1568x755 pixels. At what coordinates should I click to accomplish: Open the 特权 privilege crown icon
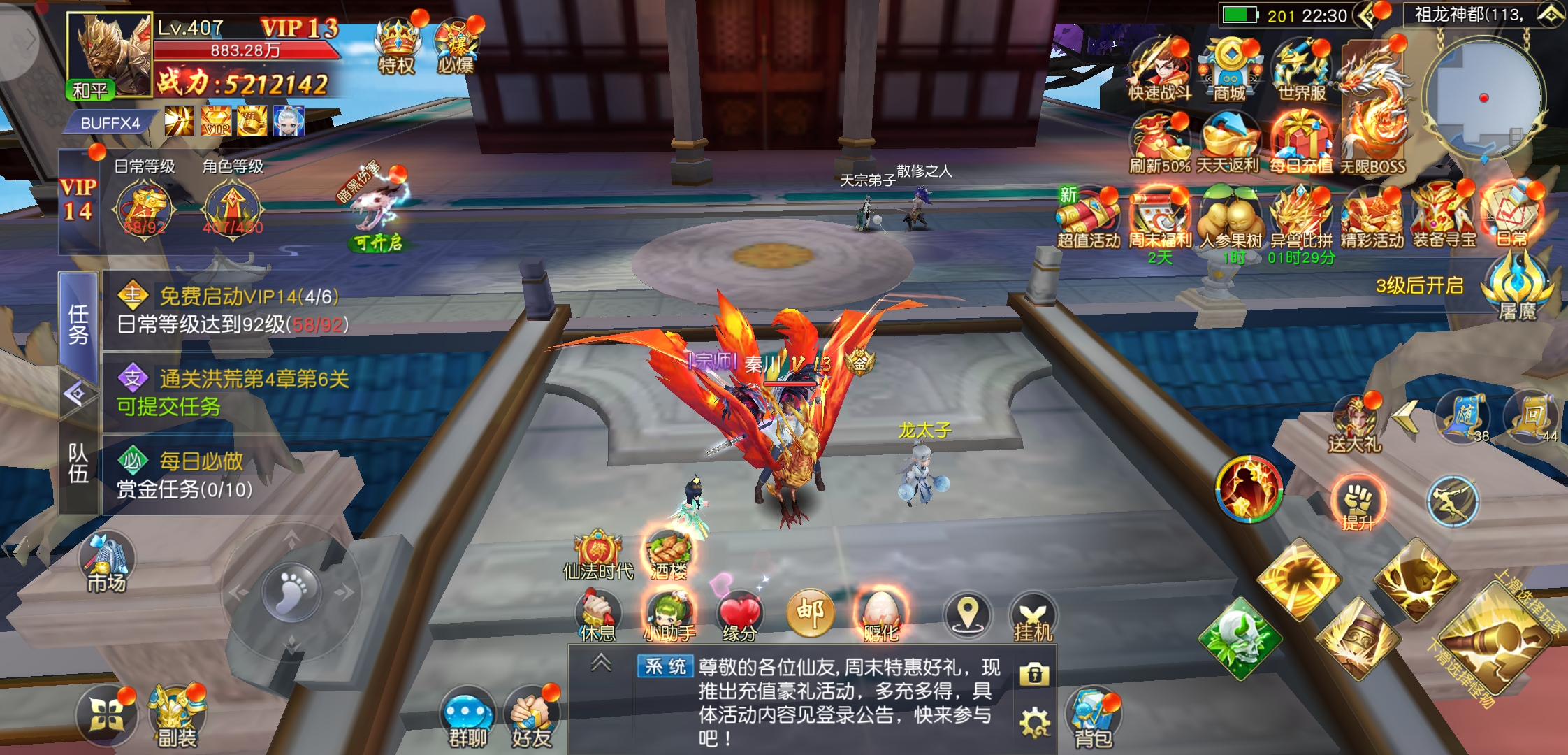[397, 43]
